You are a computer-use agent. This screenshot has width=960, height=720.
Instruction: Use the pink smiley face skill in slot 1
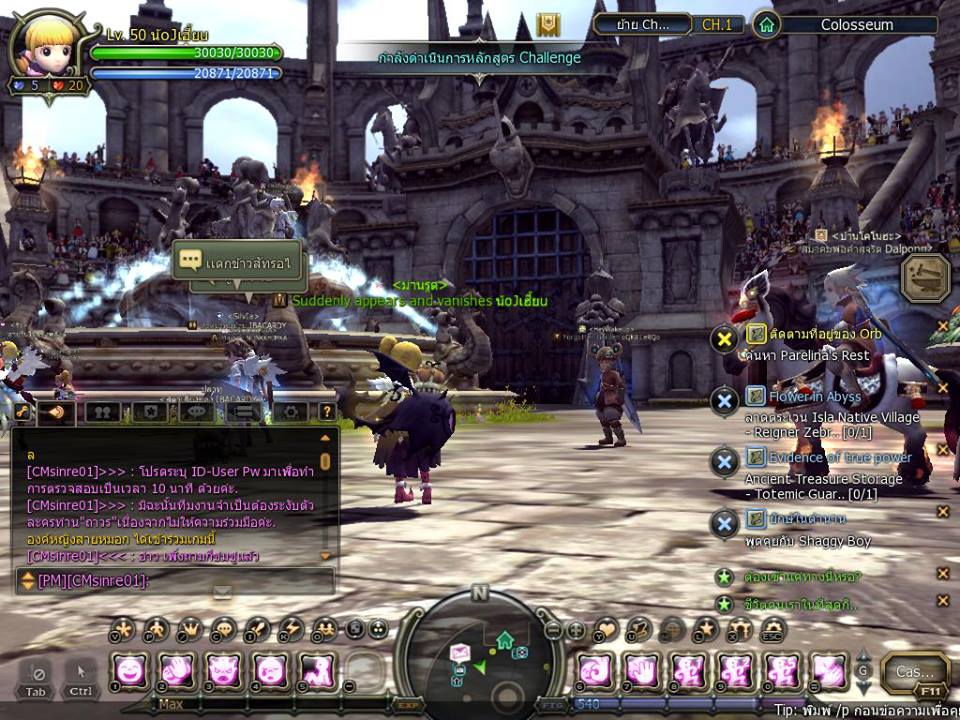pos(130,669)
